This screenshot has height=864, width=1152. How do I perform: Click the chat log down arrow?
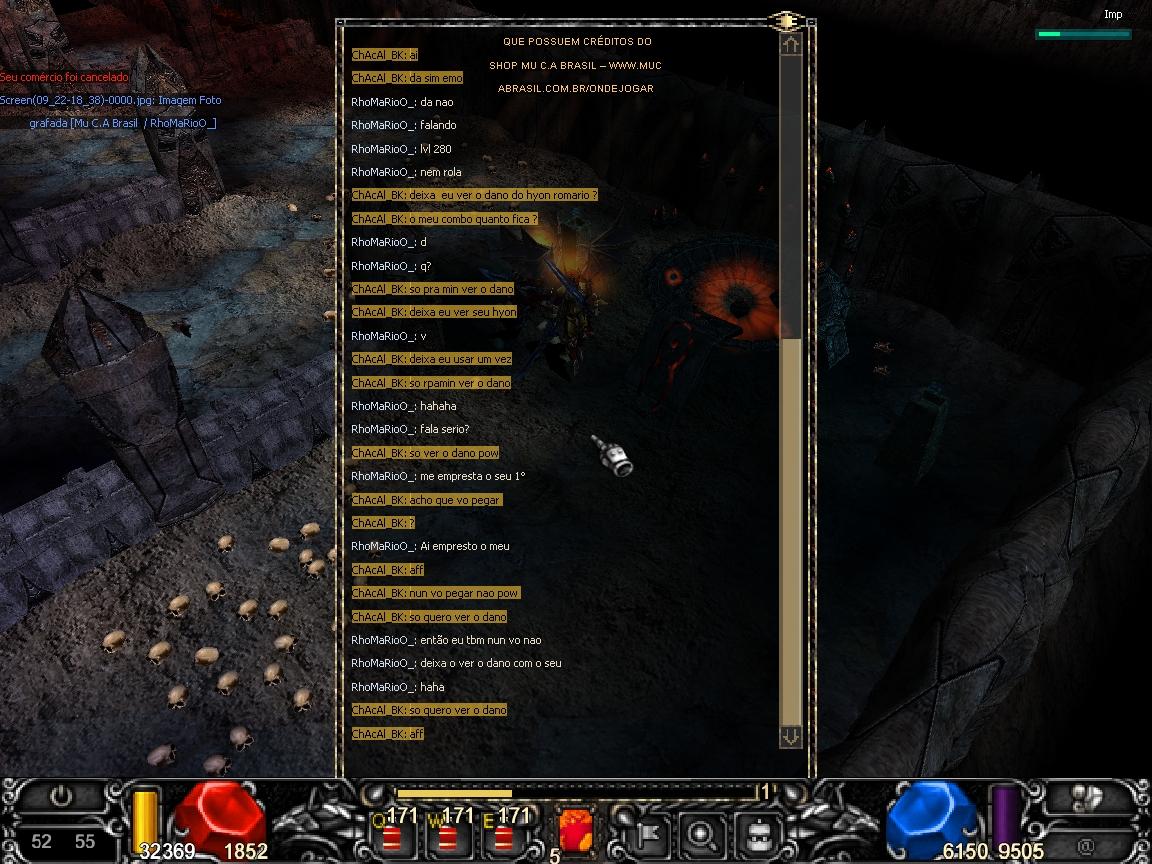click(x=790, y=736)
